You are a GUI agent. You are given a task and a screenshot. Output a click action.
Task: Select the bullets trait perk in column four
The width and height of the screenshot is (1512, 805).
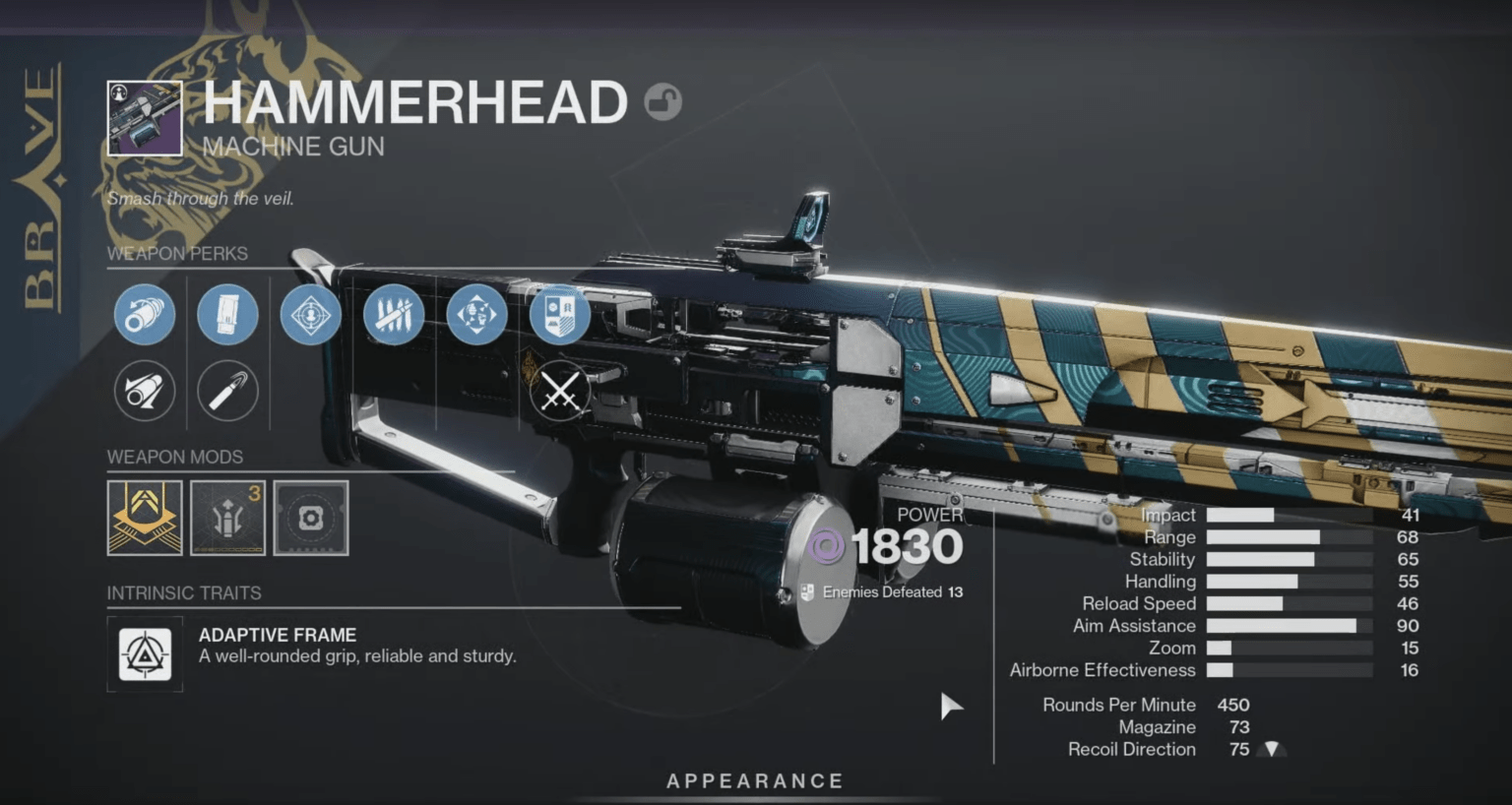(x=394, y=315)
